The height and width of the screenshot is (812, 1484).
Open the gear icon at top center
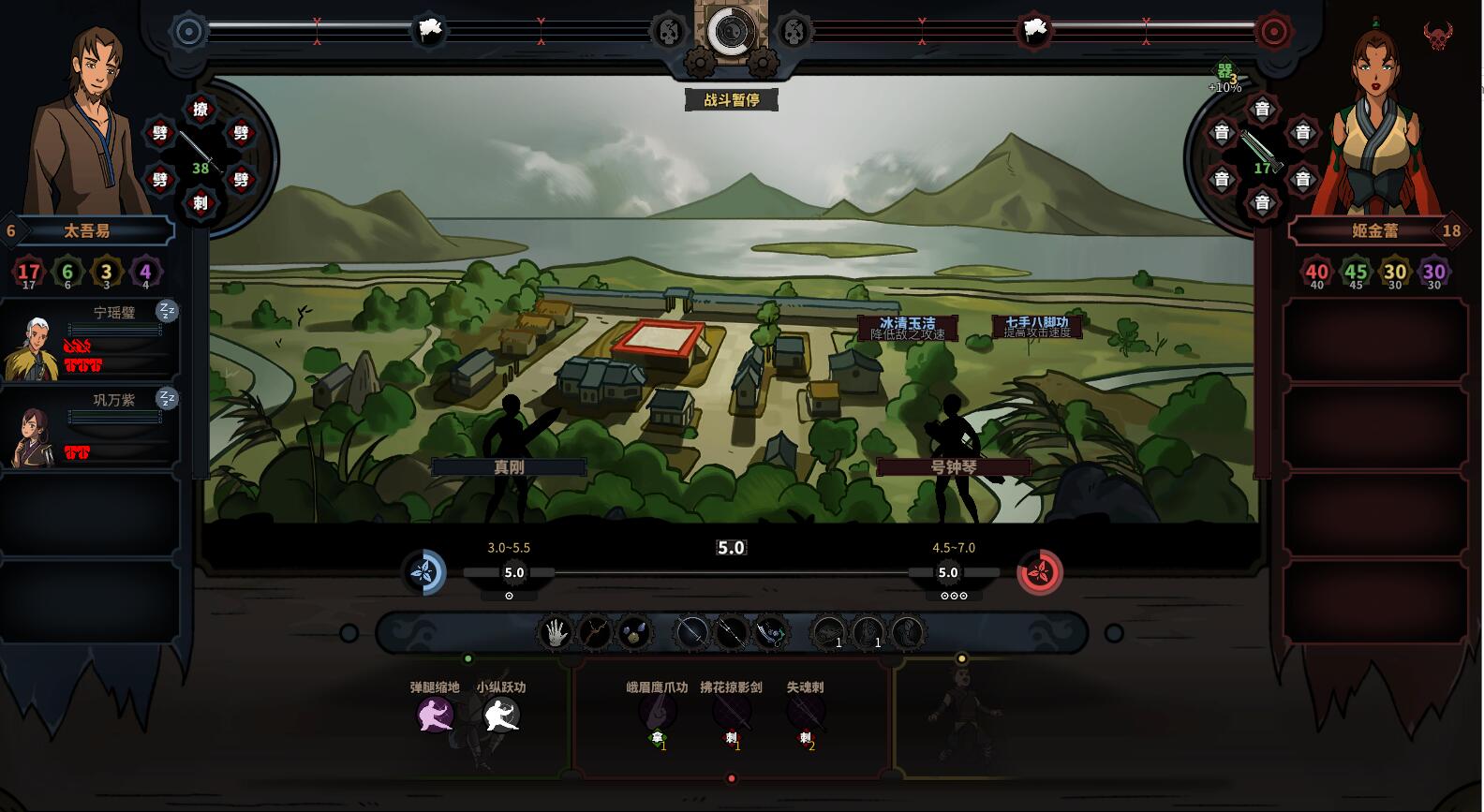(731, 33)
